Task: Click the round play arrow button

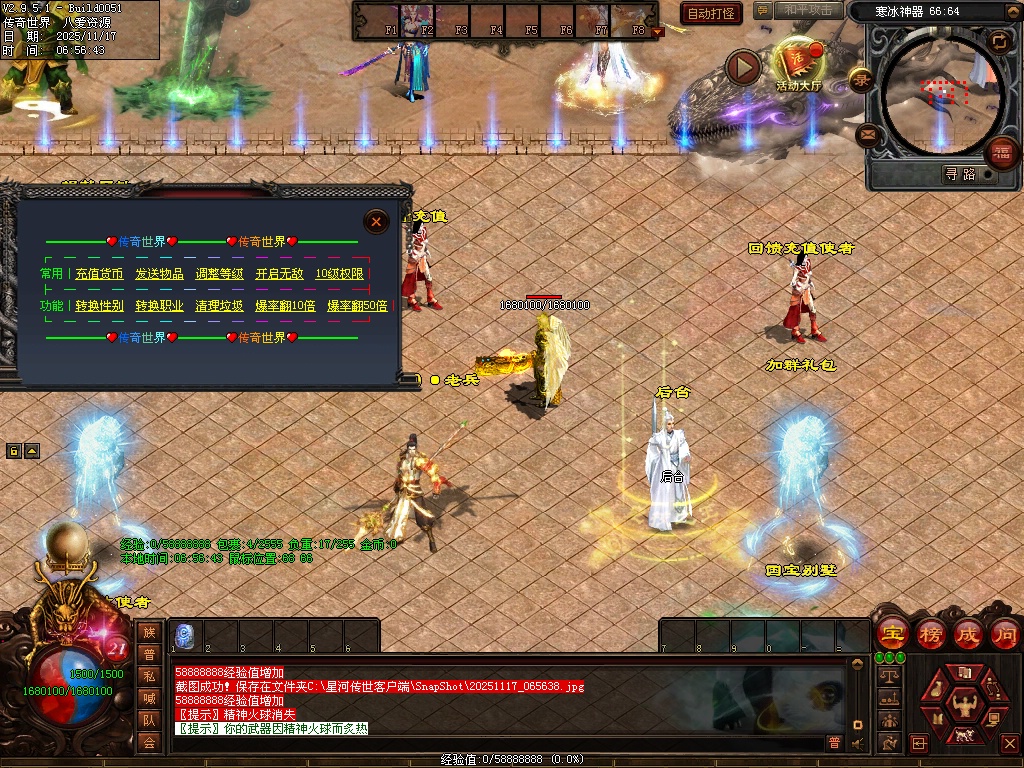Action: click(743, 67)
